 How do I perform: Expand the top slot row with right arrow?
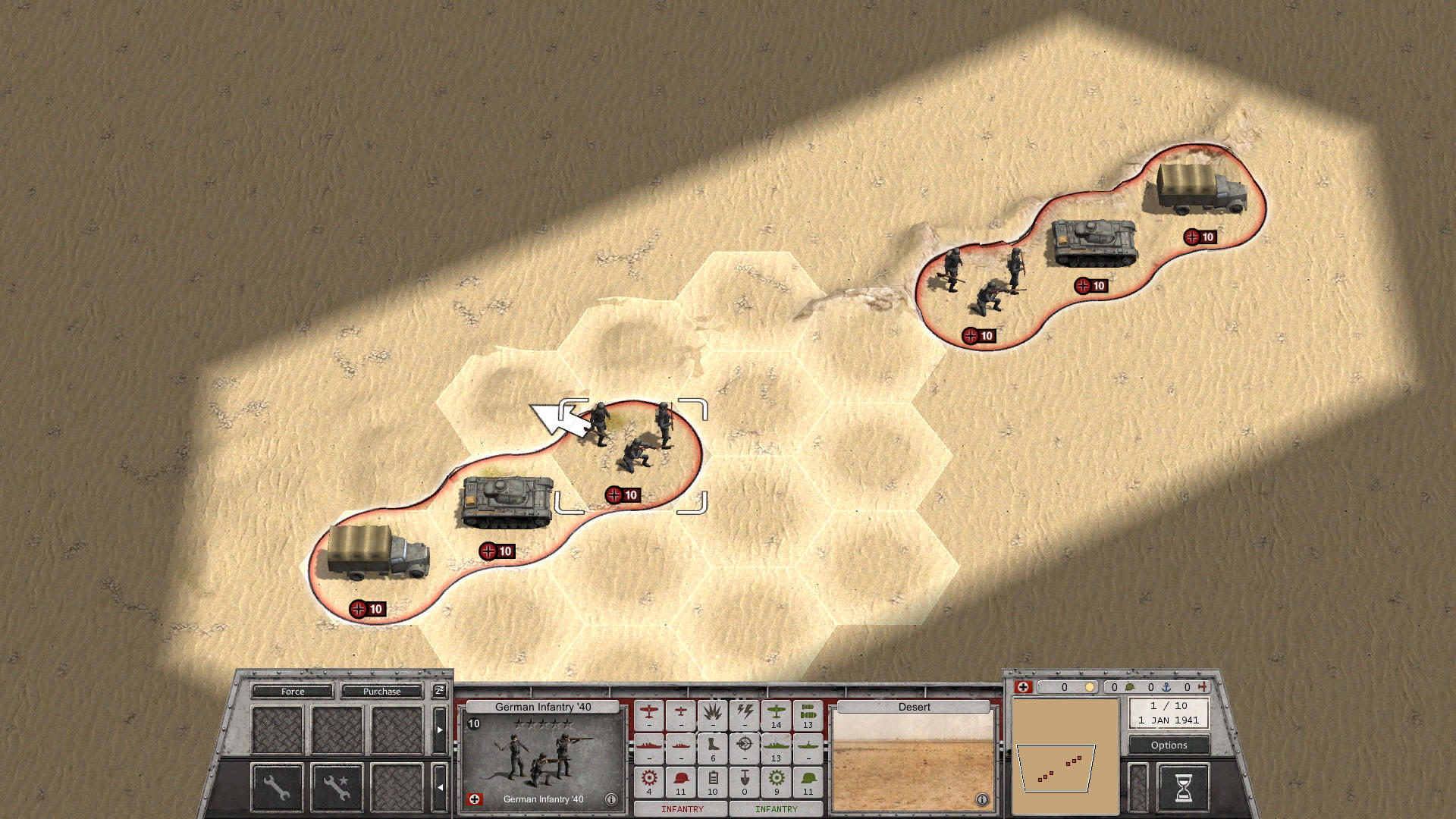pos(440,729)
